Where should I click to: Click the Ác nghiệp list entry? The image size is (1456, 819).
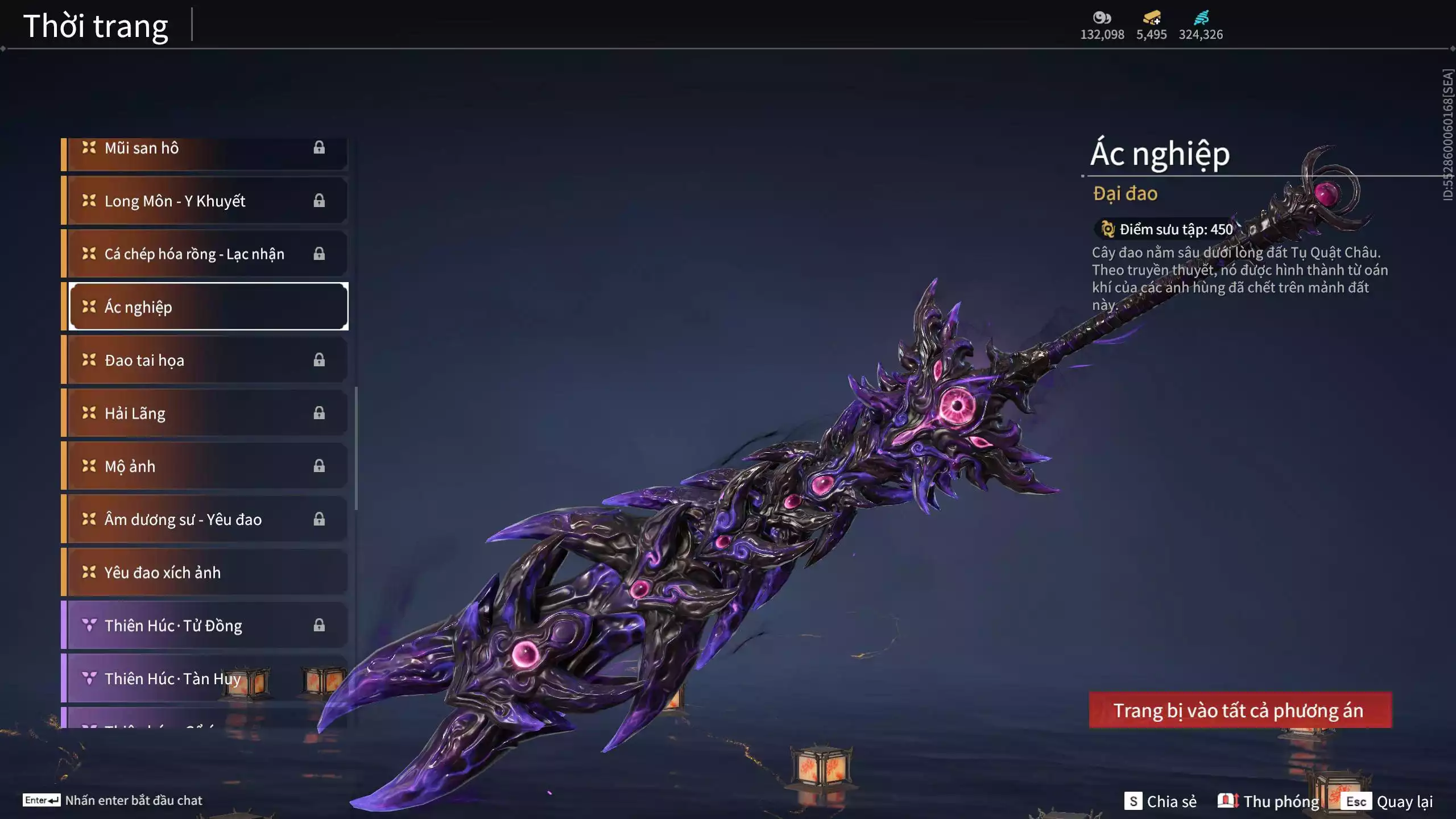point(208,307)
